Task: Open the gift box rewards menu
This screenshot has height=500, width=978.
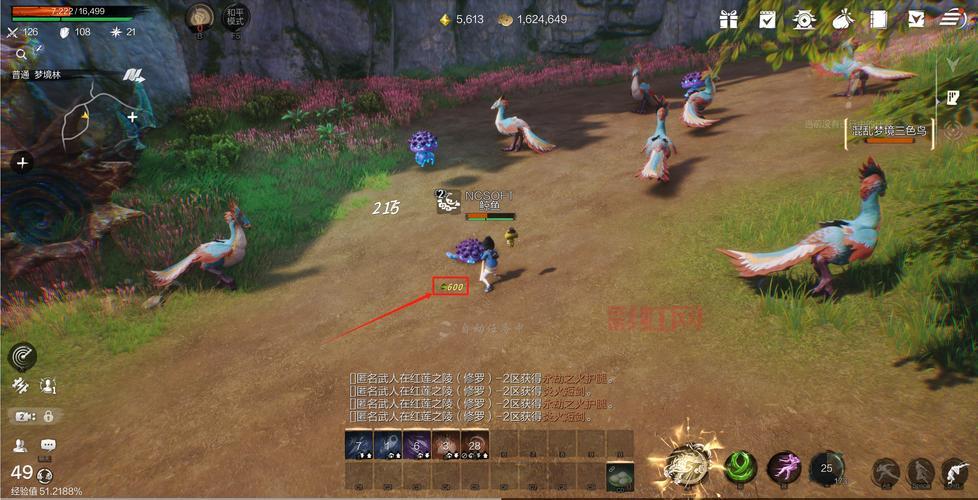Action: point(728,19)
